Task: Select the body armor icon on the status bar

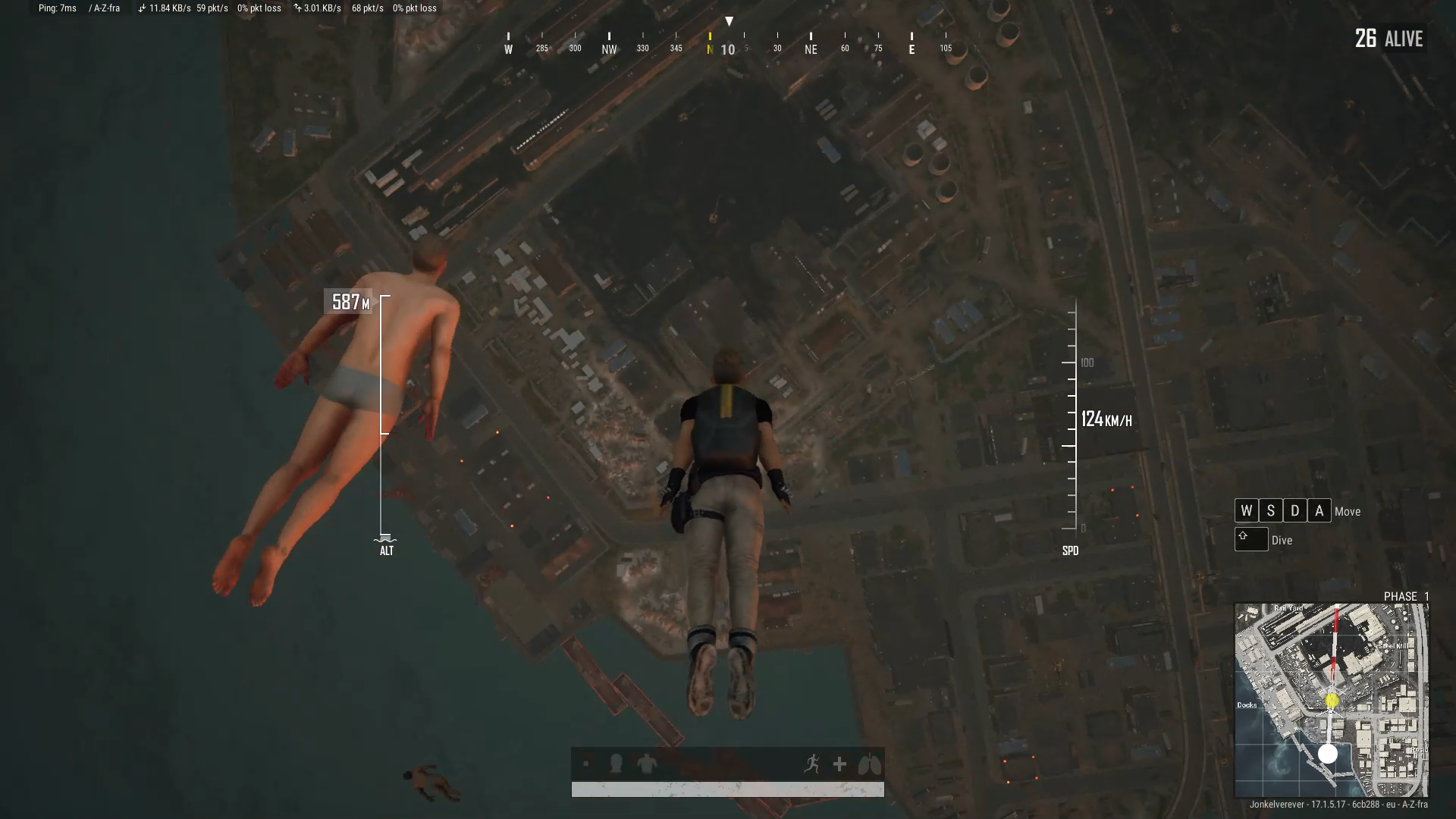Action: 648,764
